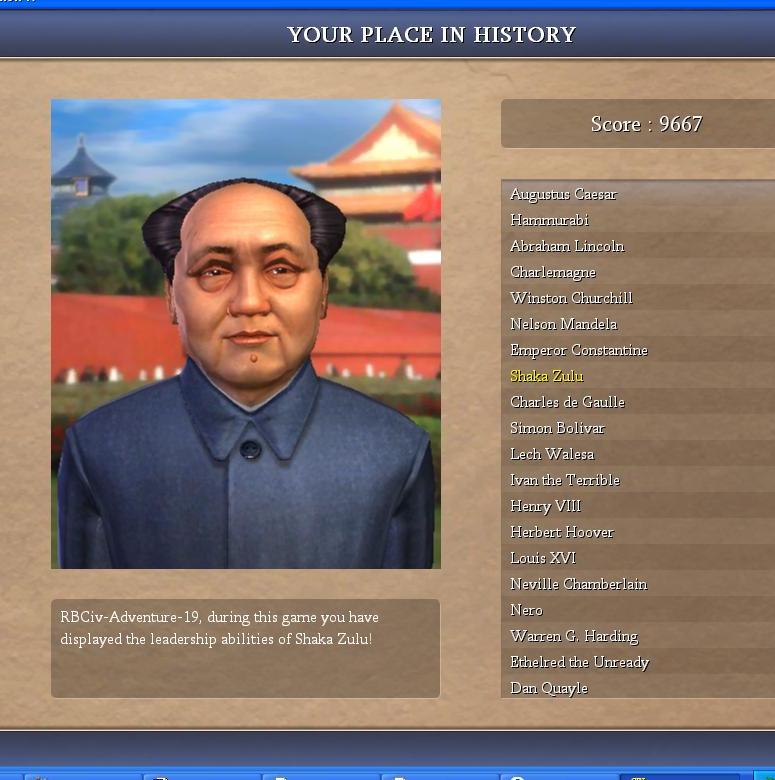Image resolution: width=775 pixels, height=780 pixels.
Task: Select Augustus Caesar in the ranking list
Action: click(563, 194)
